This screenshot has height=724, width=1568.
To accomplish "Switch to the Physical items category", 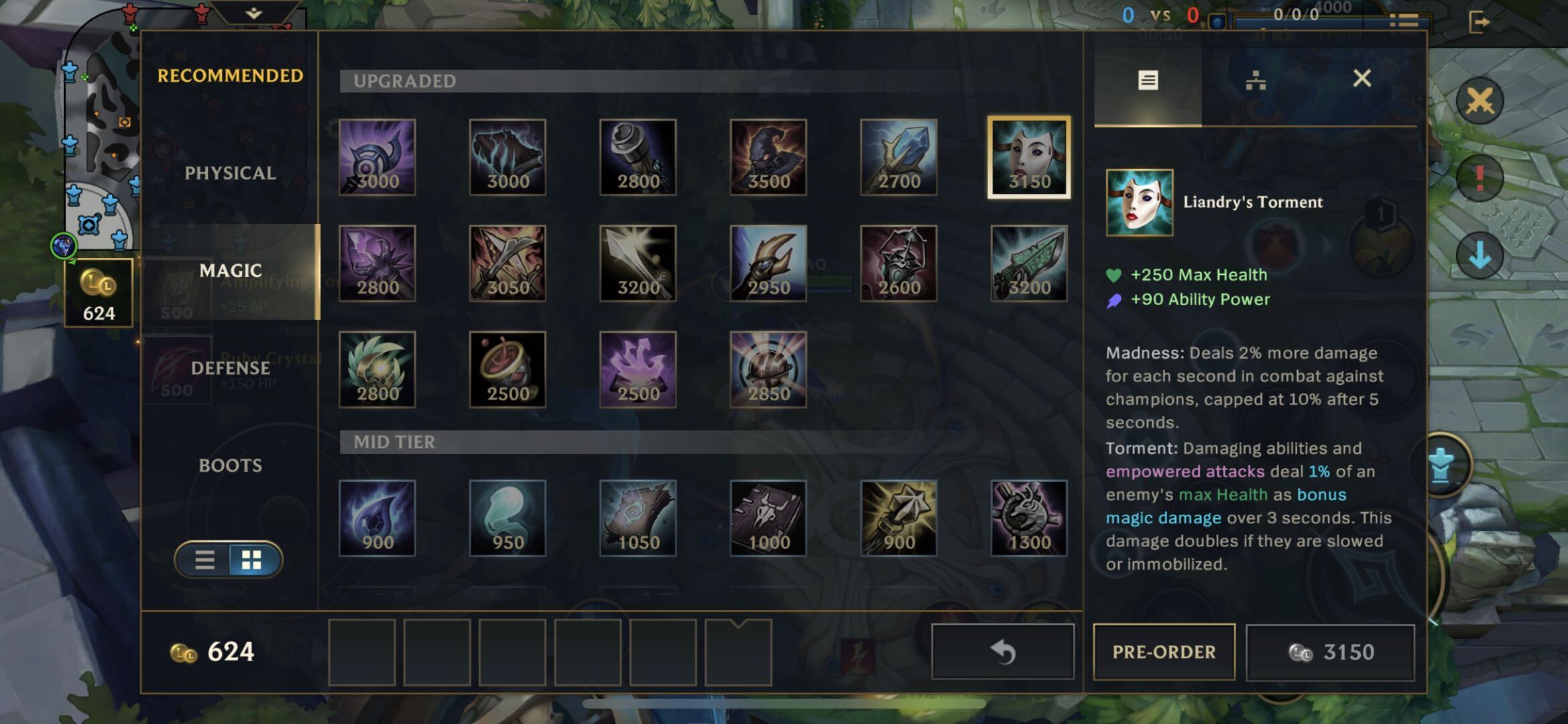I will tap(230, 173).
